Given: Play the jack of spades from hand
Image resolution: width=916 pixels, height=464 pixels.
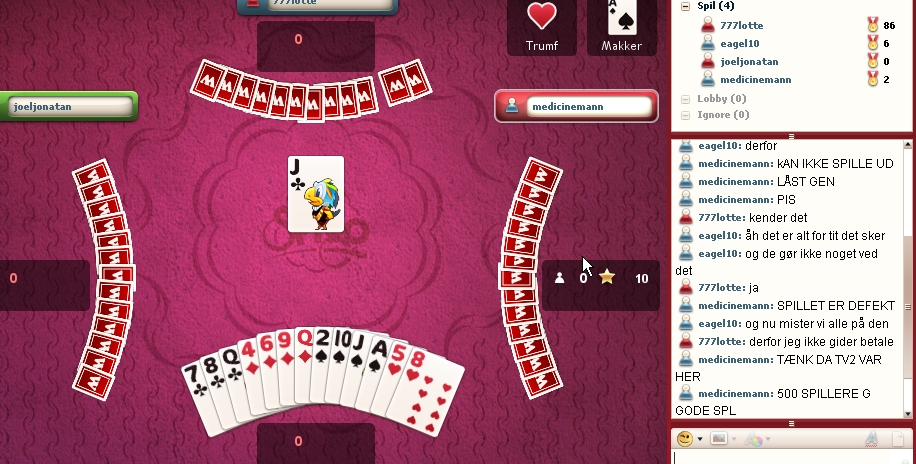Looking at the screenshot, I should coord(362,350).
